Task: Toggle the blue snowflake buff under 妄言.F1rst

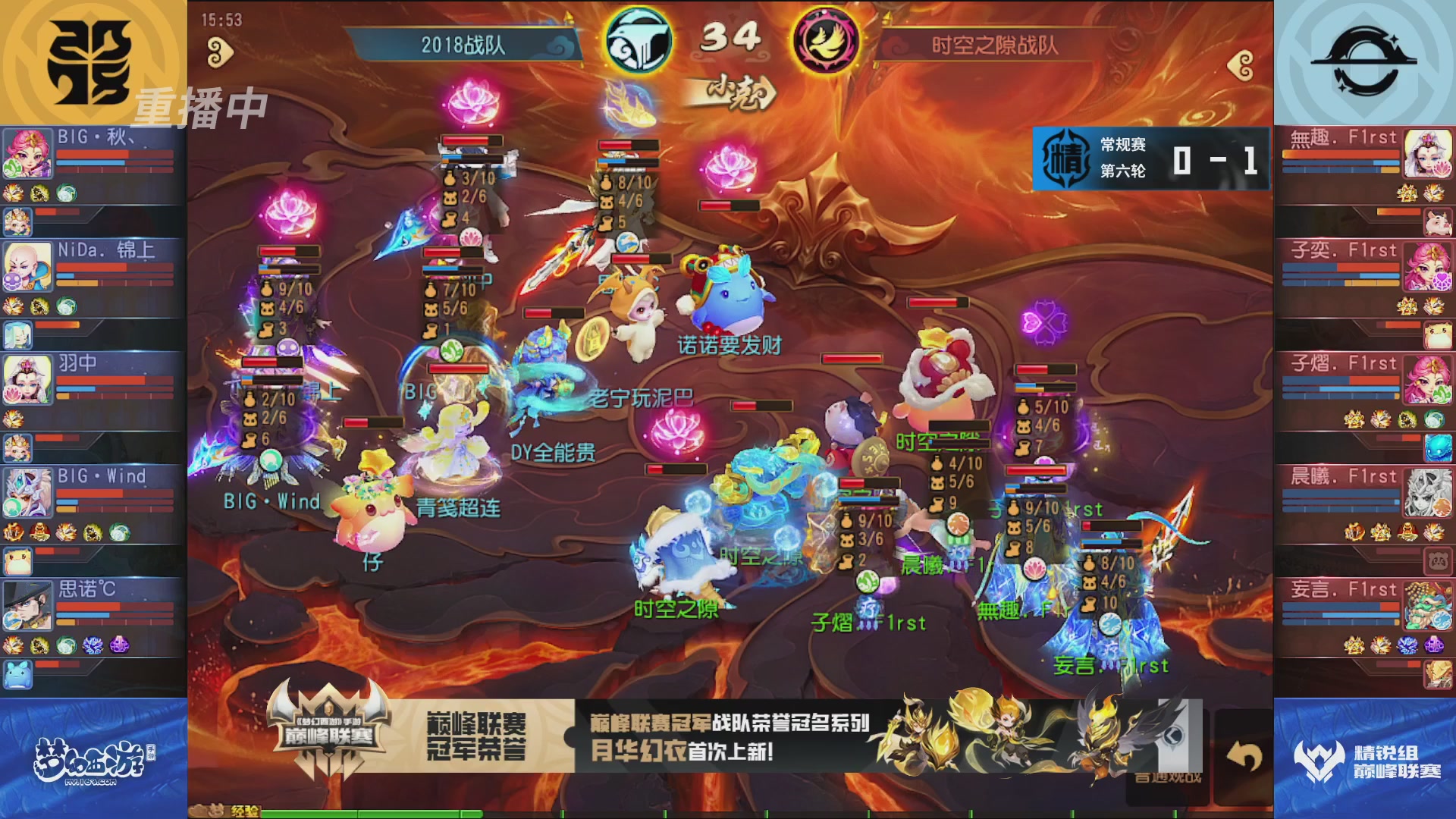Action: [x=1406, y=645]
